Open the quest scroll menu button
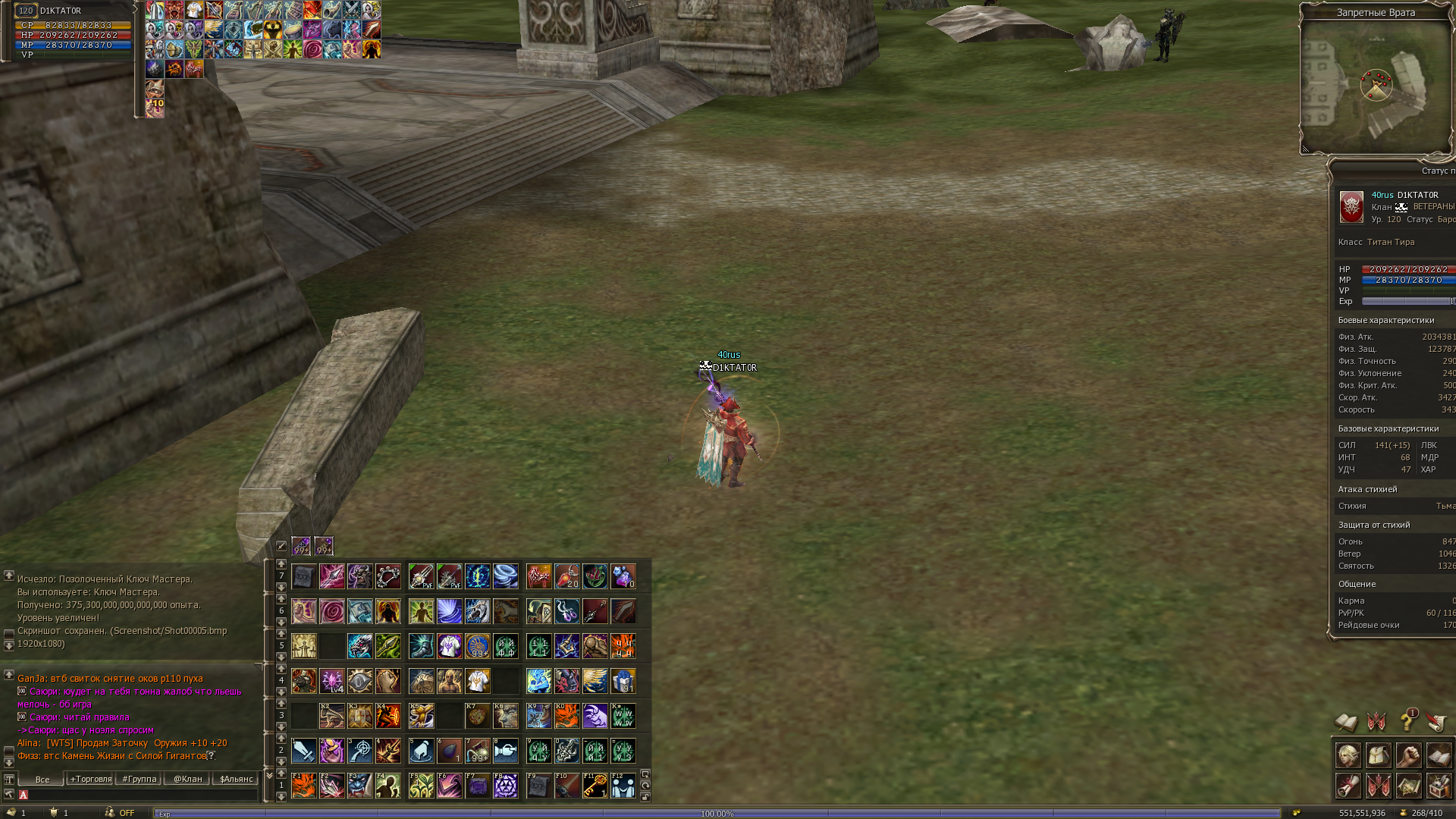Screen dimensions: 1456x819 tap(1348, 786)
